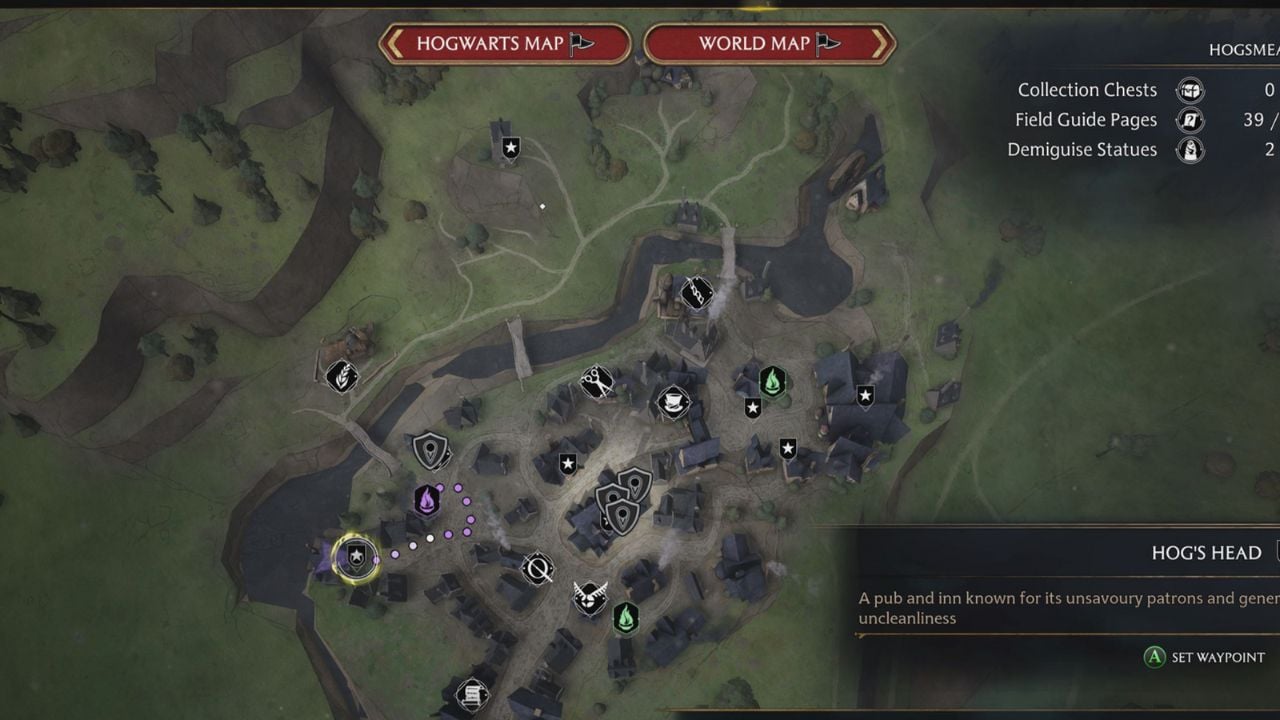Select the top hat shop marker
Image resolution: width=1280 pixels, height=720 pixels.
click(x=673, y=402)
